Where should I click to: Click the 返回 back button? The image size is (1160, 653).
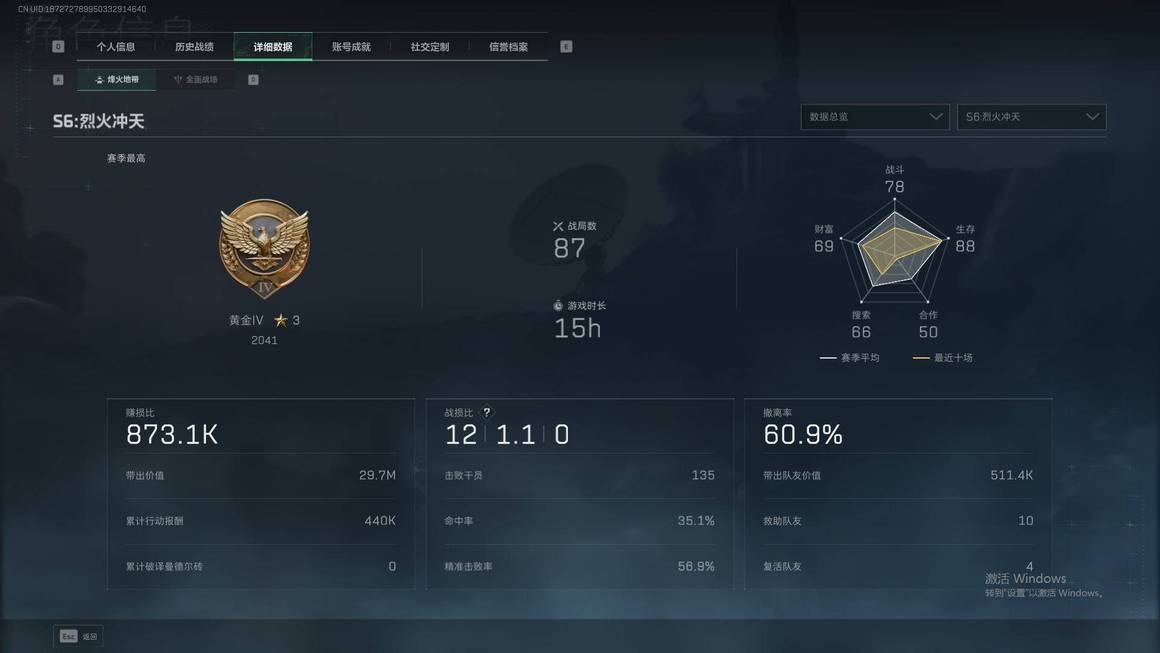79,636
